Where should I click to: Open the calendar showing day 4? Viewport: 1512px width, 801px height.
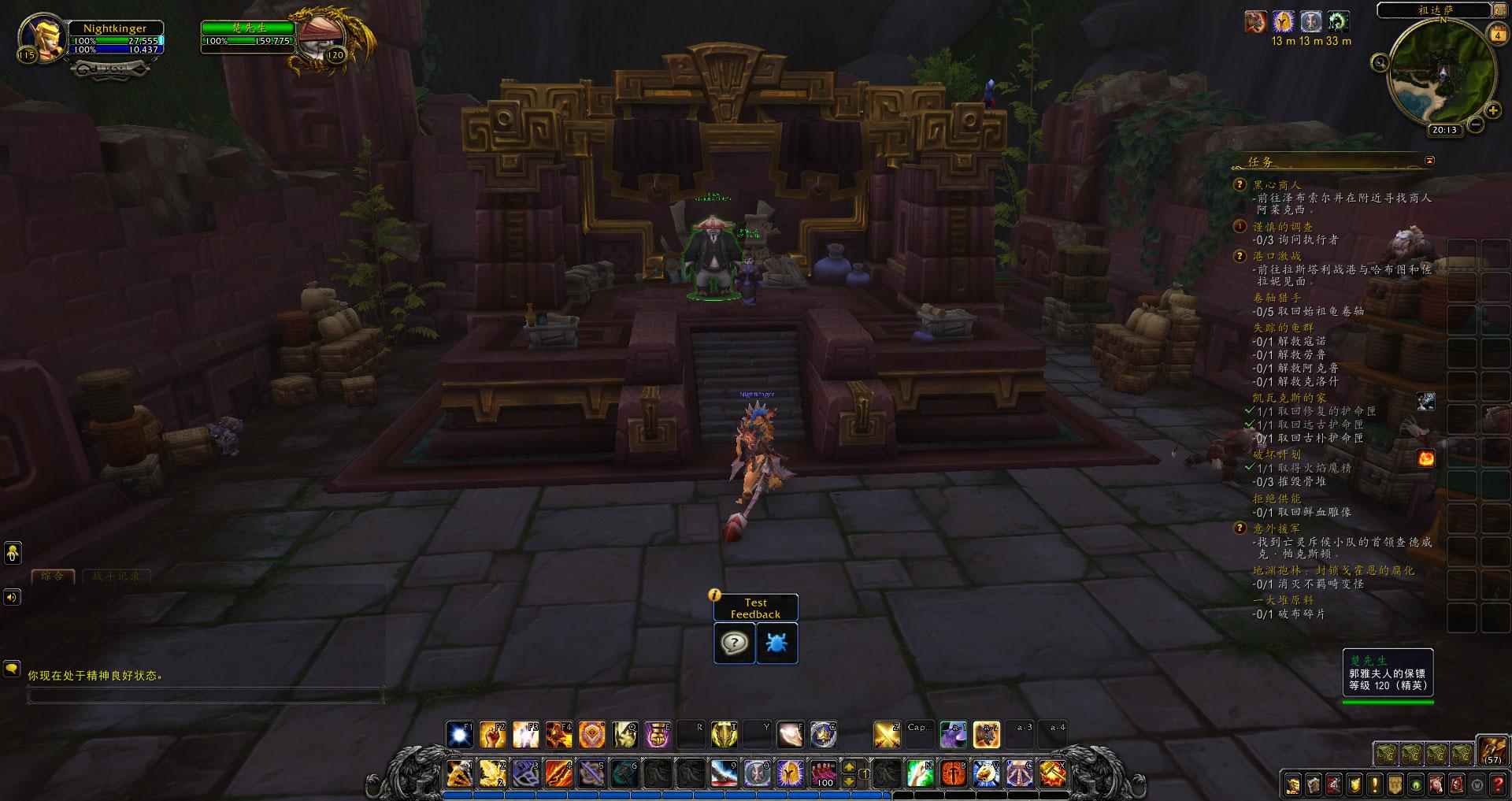[1497, 35]
